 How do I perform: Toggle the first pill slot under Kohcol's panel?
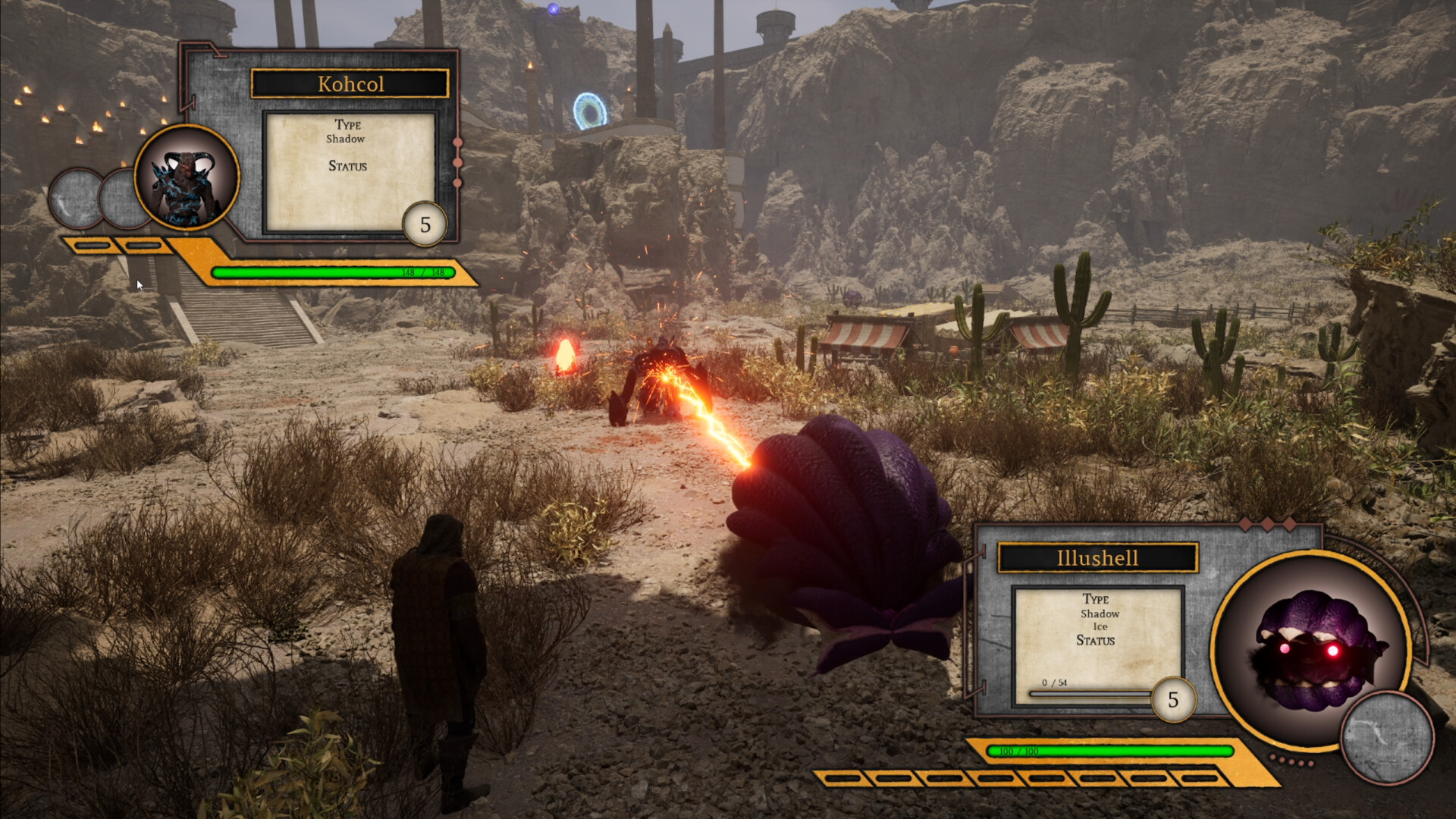(94, 245)
